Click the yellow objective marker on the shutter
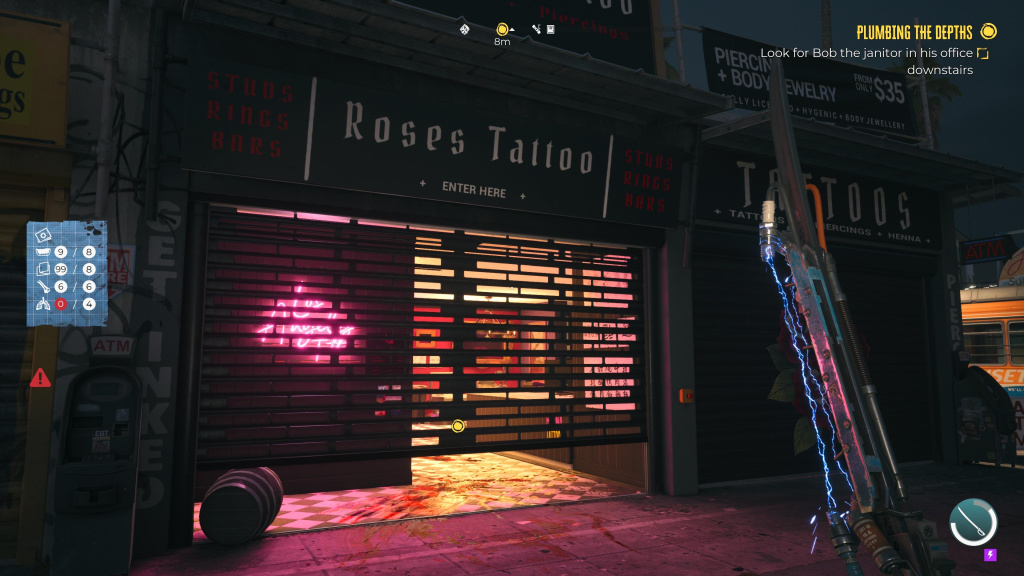Viewport: 1024px width, 576px height. [x=458, y=426]
